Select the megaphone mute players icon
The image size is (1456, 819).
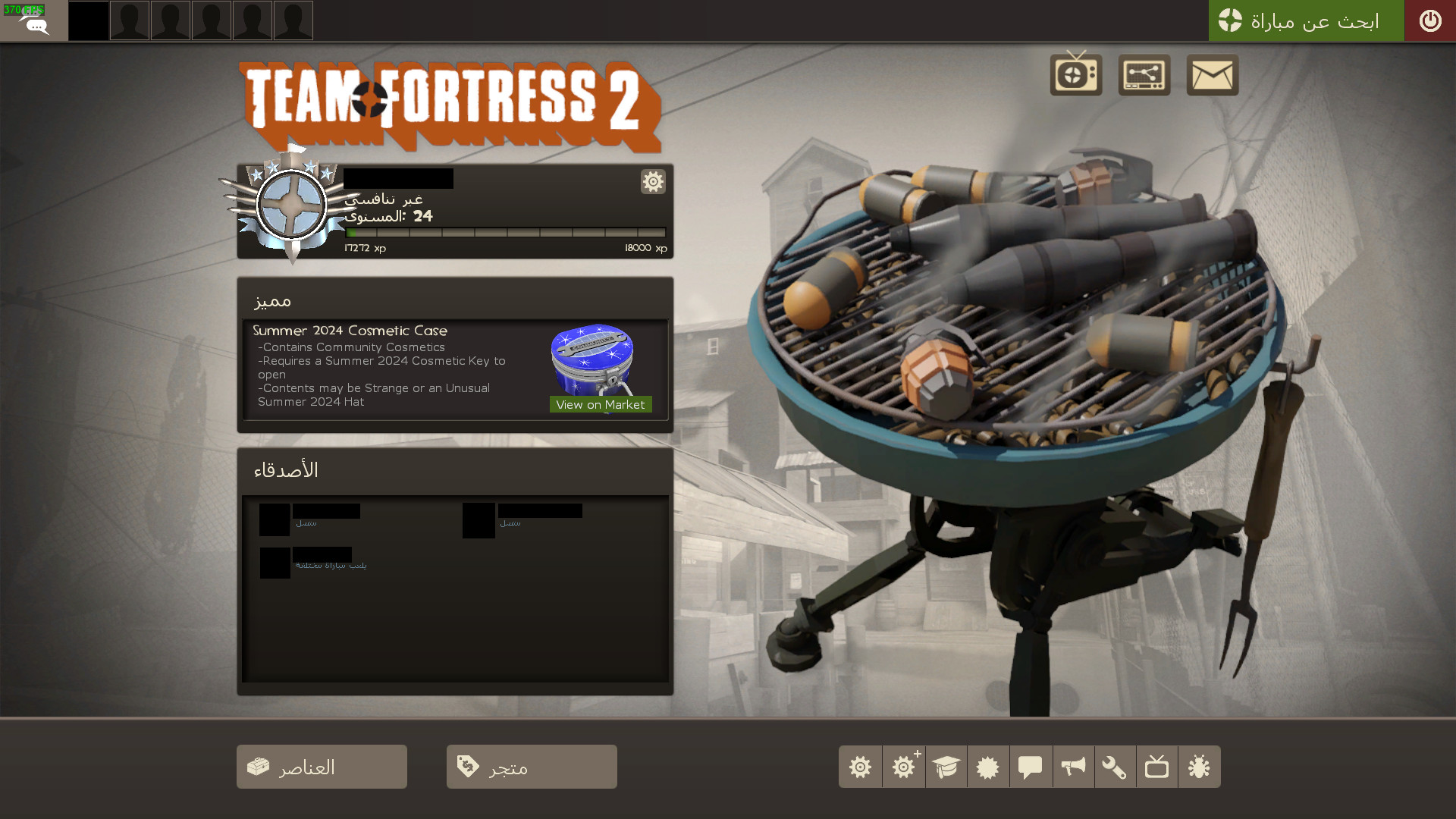point(1073,767)
